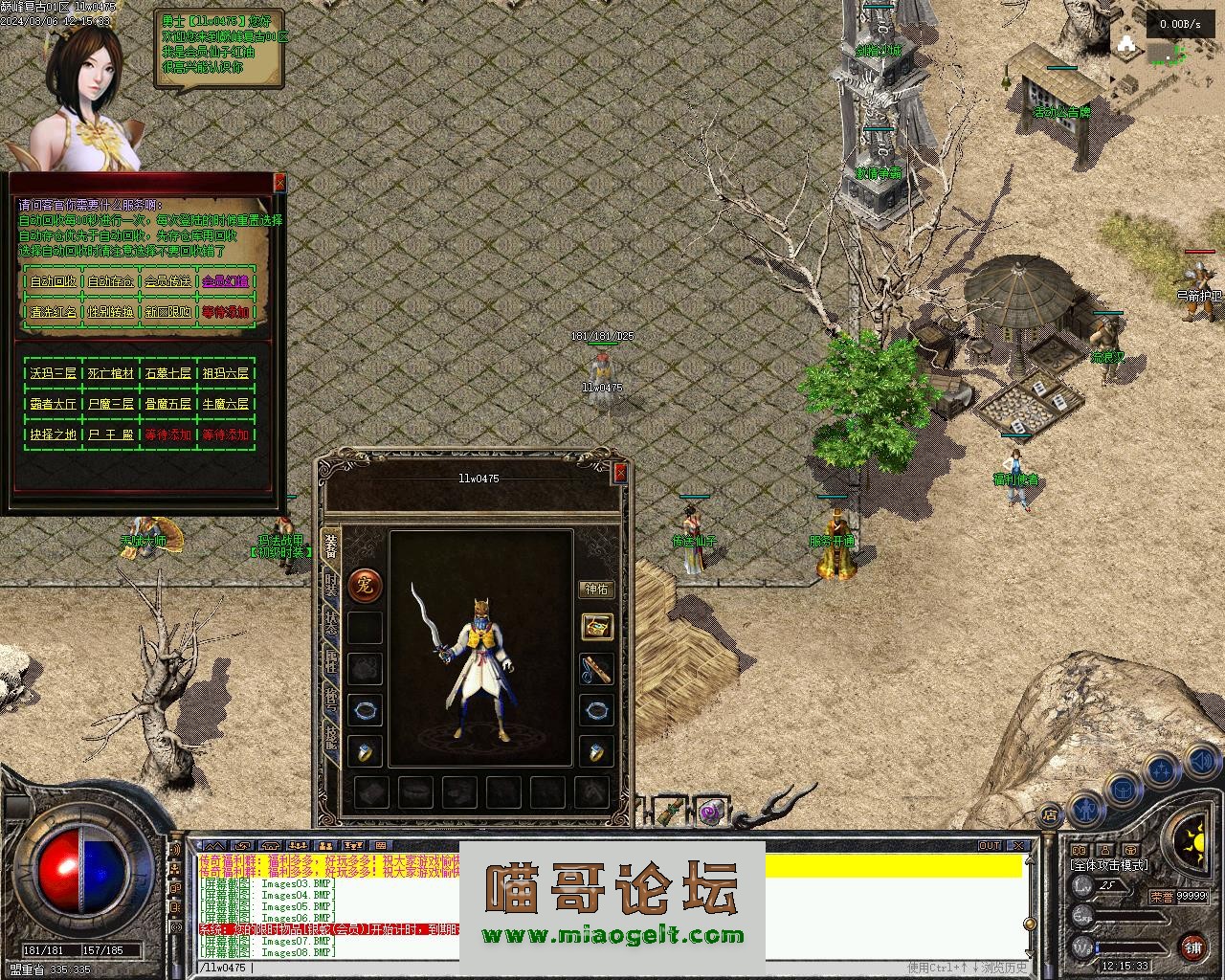
Task: Open the bag icon HUD button
Action: point(1121,791)
